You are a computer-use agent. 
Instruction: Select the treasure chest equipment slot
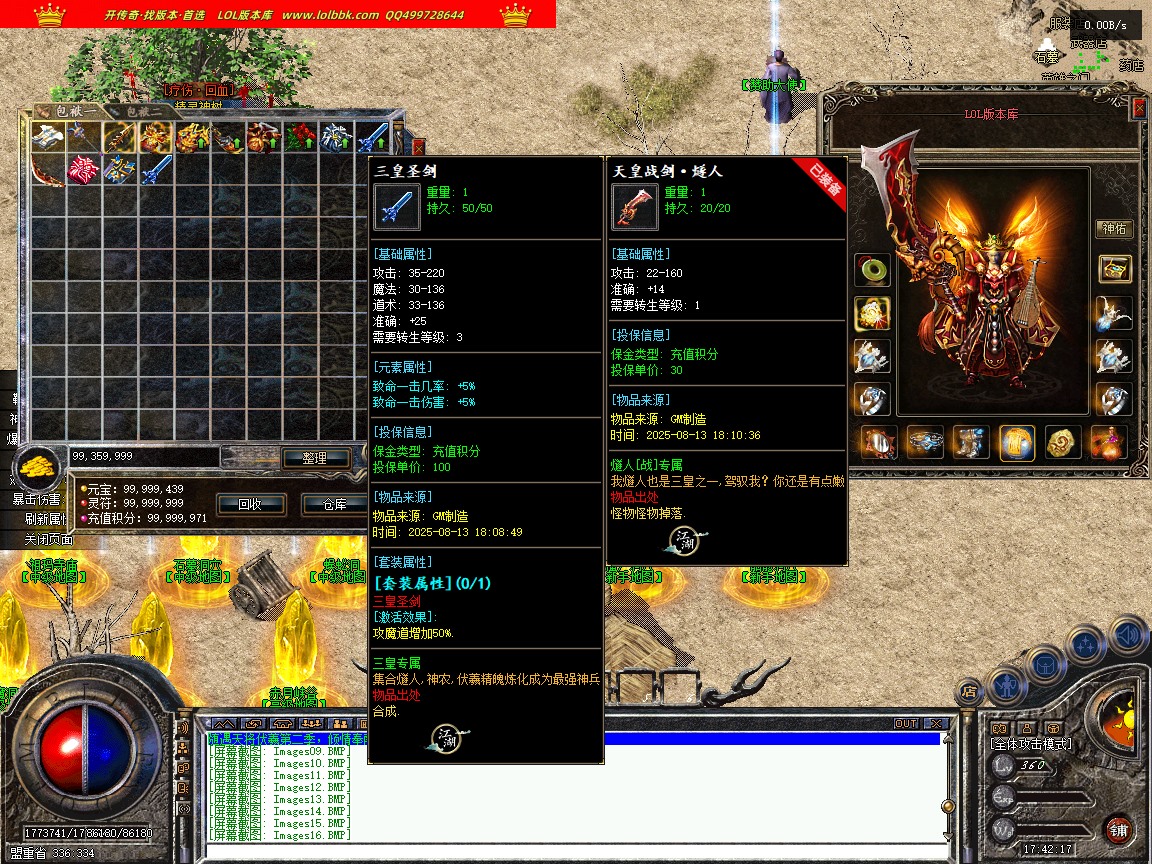click(1114, 269)
